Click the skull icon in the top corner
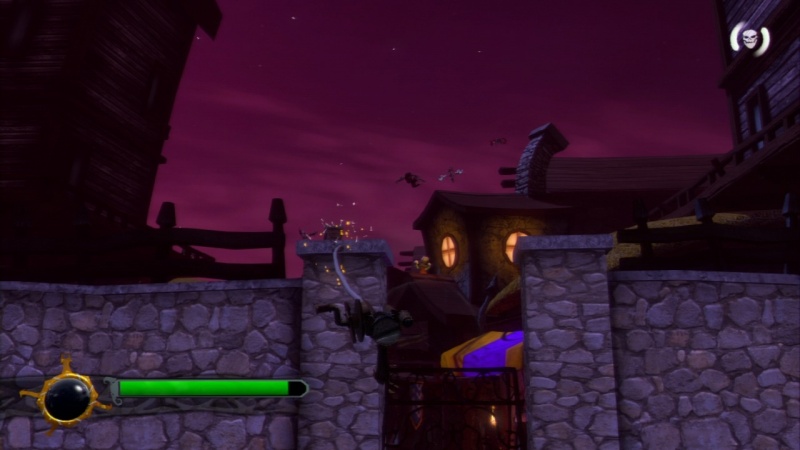The height and width of the screenshot is (450, 800). click(749, 39)
